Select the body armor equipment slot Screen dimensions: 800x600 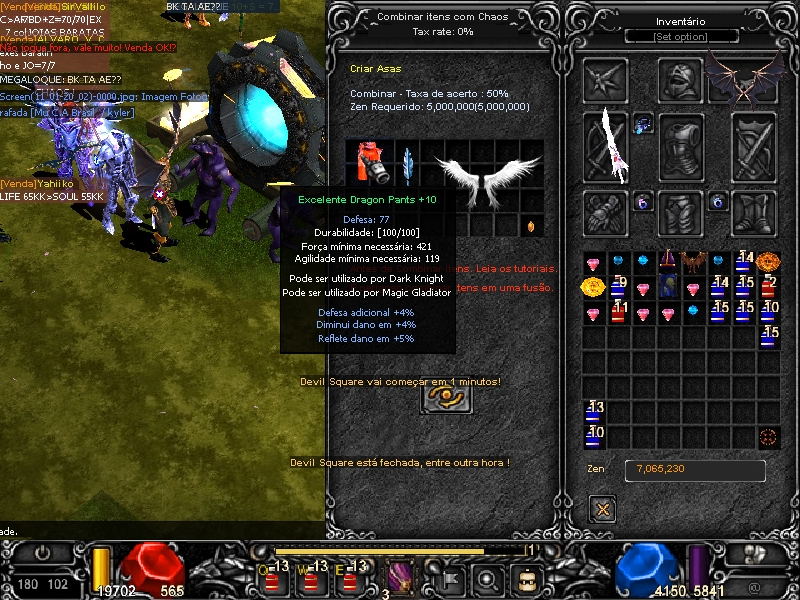[681, 148]
